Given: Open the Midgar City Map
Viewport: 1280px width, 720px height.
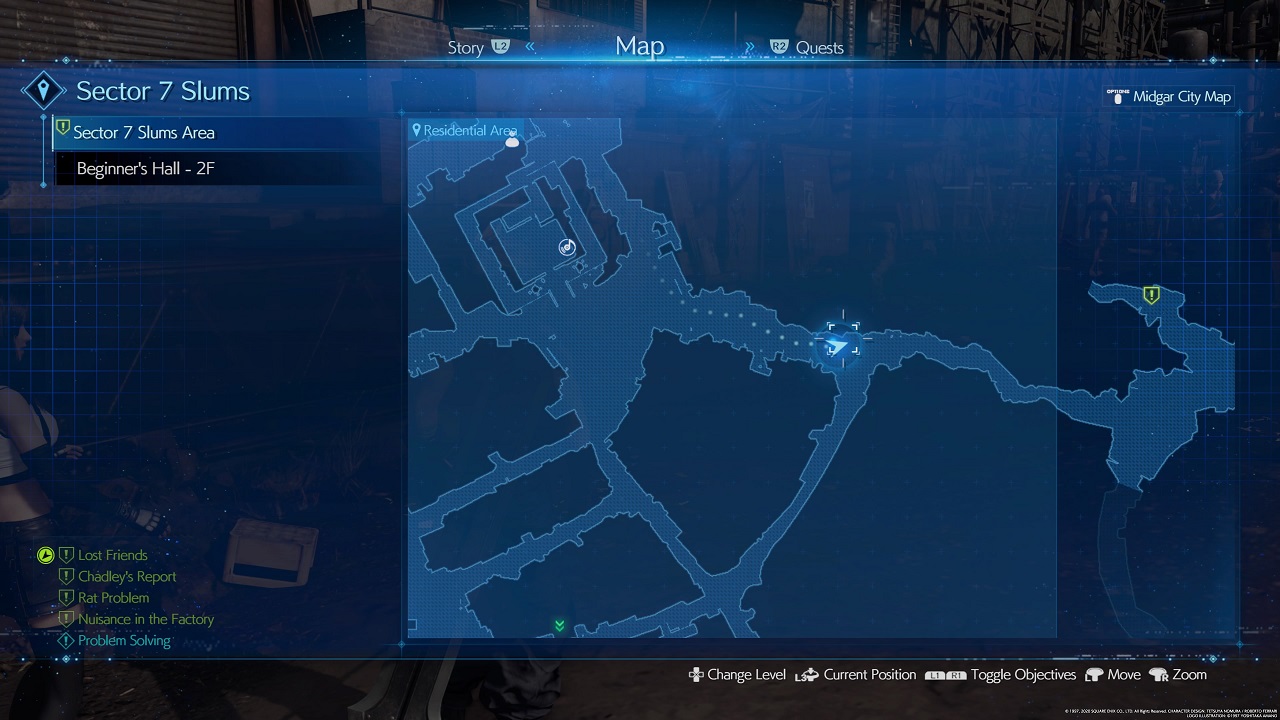Looking at the screenshot, I should [1180, 97].
